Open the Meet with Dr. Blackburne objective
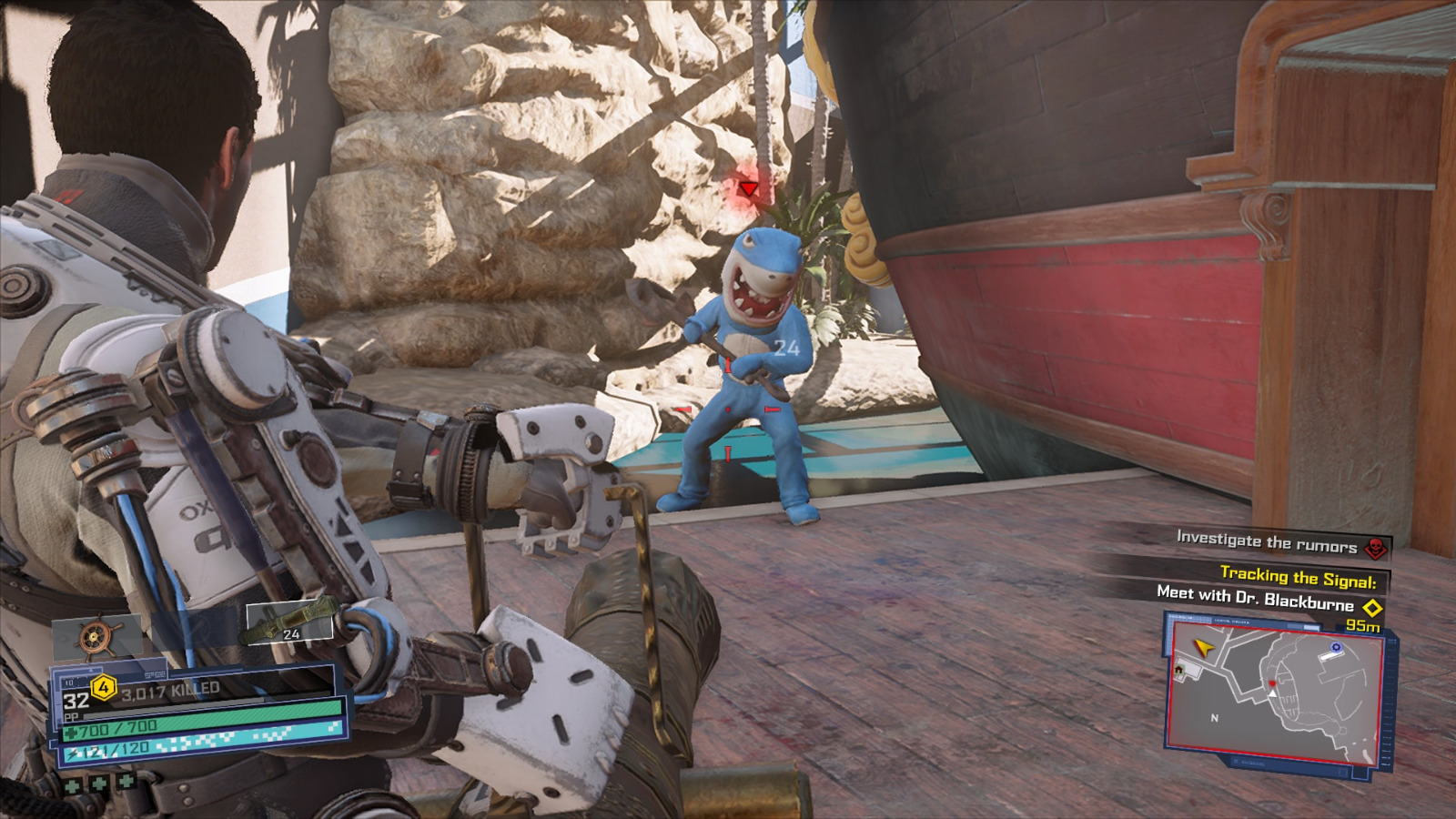This screenshot has height=819, width=1456. pos(1255,599)
